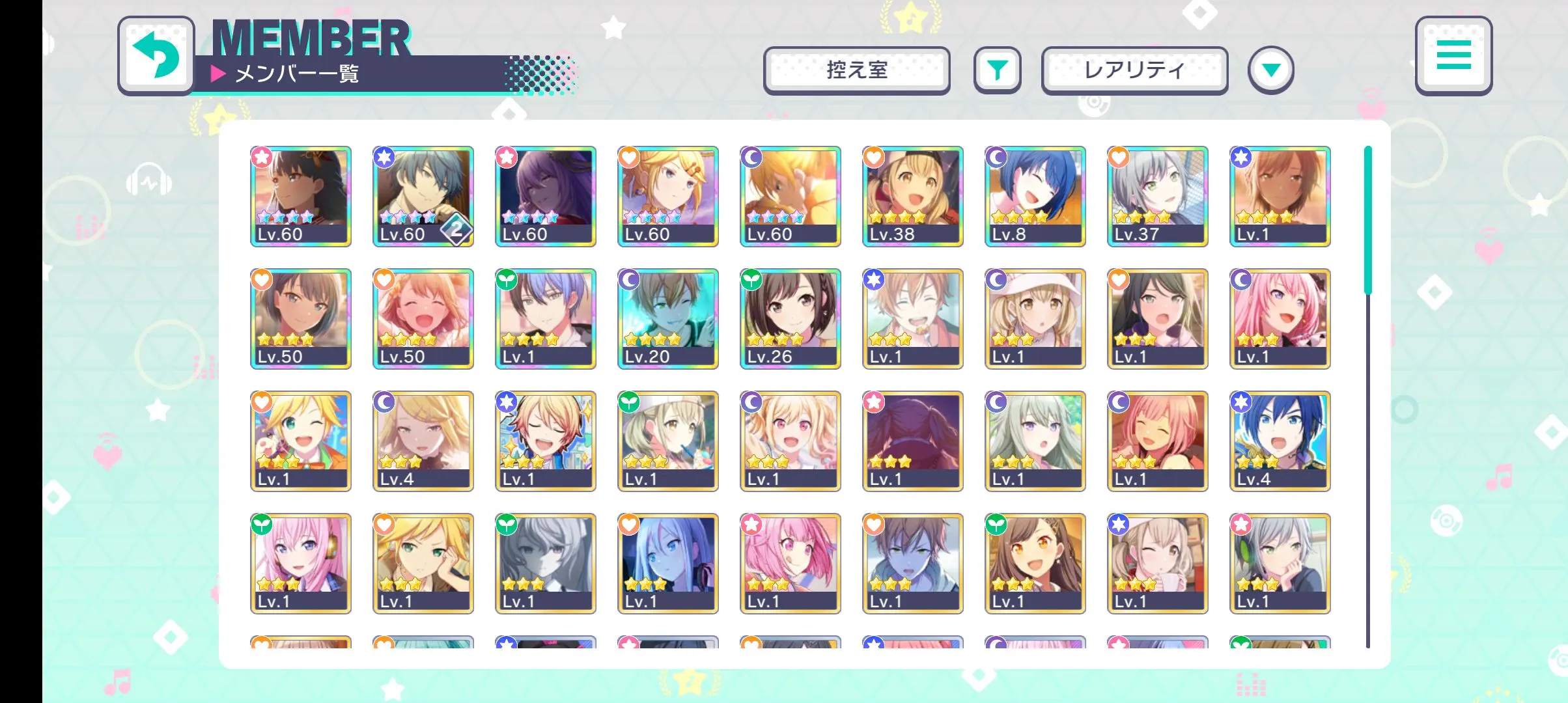Select the purple-haired Lv.60 member card
Image resolution: width=1568 pixels, height=703 pixels.
coord(545,196)
